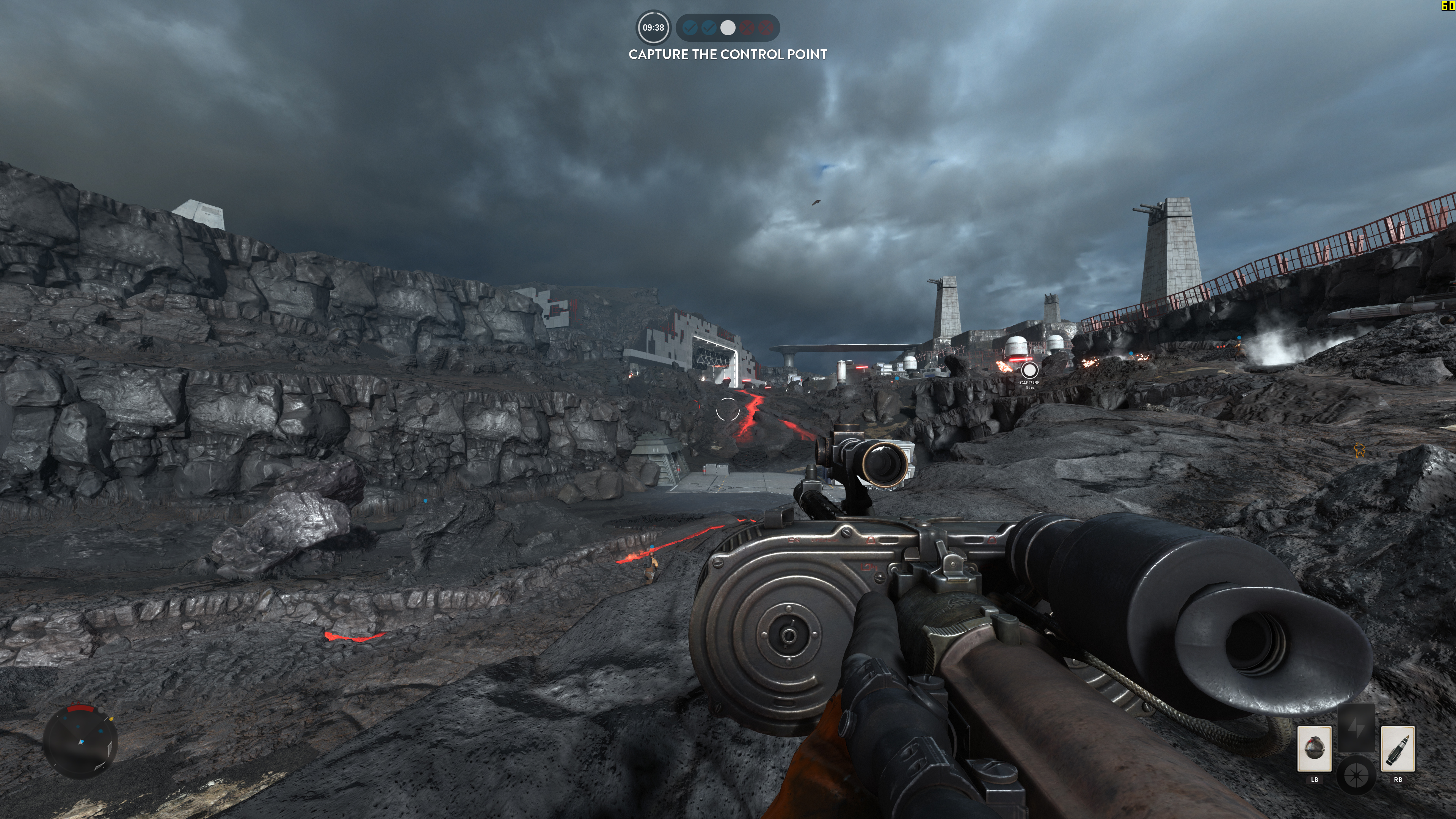Open the circular radar minimap
1456x819 pixels.
pyautogui.click(x=80, y=741)
